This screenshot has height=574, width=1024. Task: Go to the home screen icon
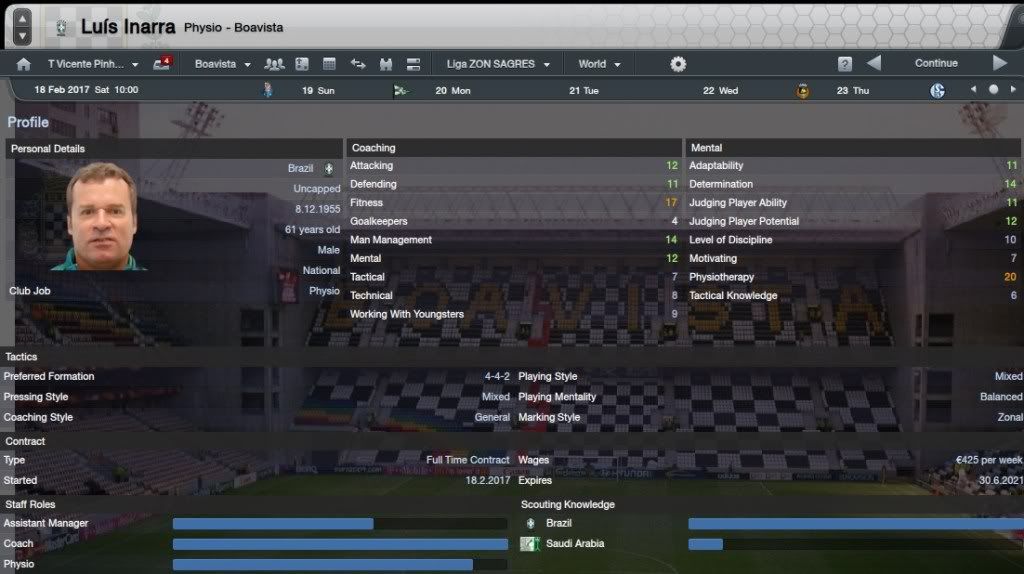[x=23, y=64]
